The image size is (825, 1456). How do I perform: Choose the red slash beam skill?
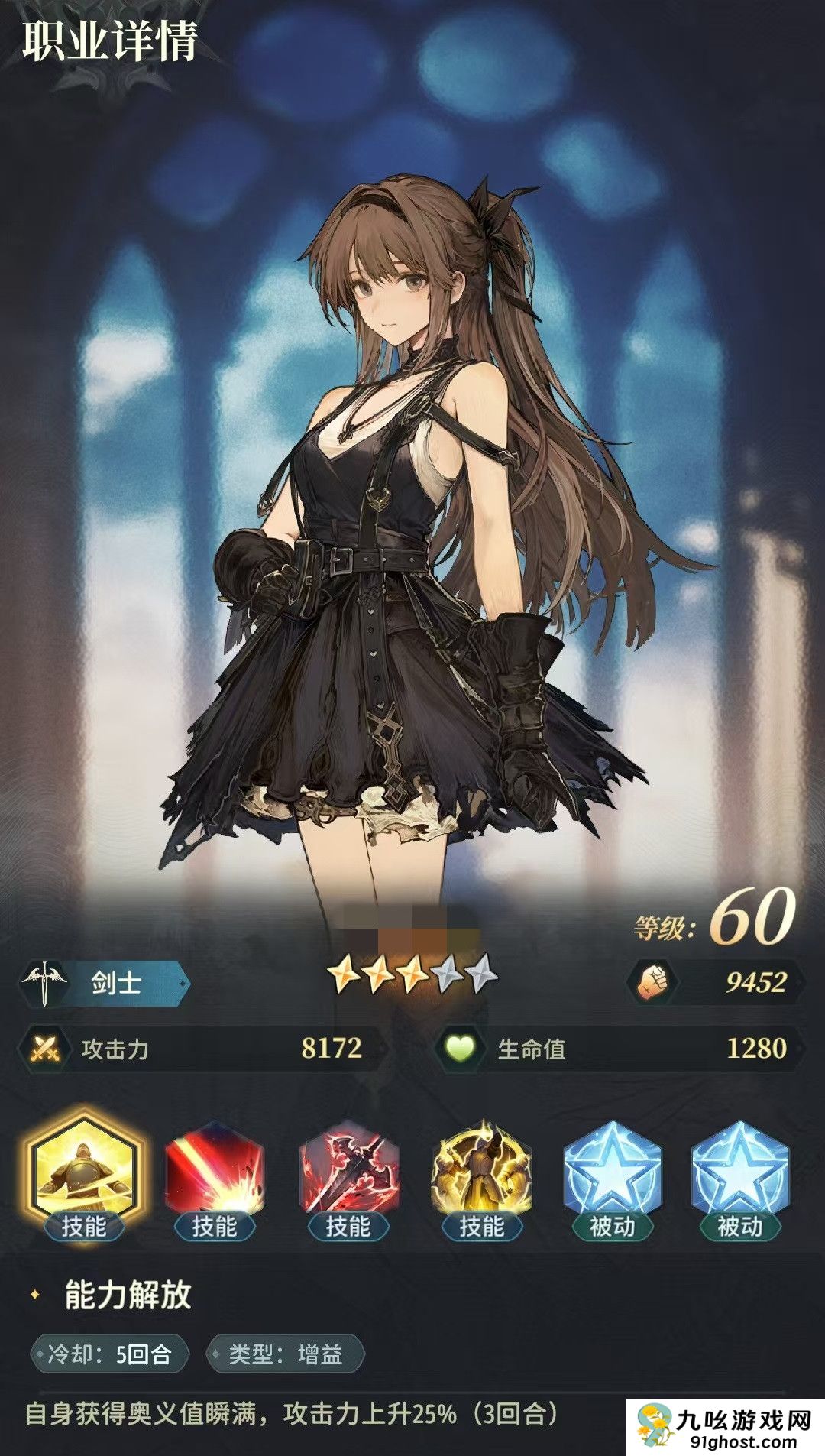coord(215,1169)
